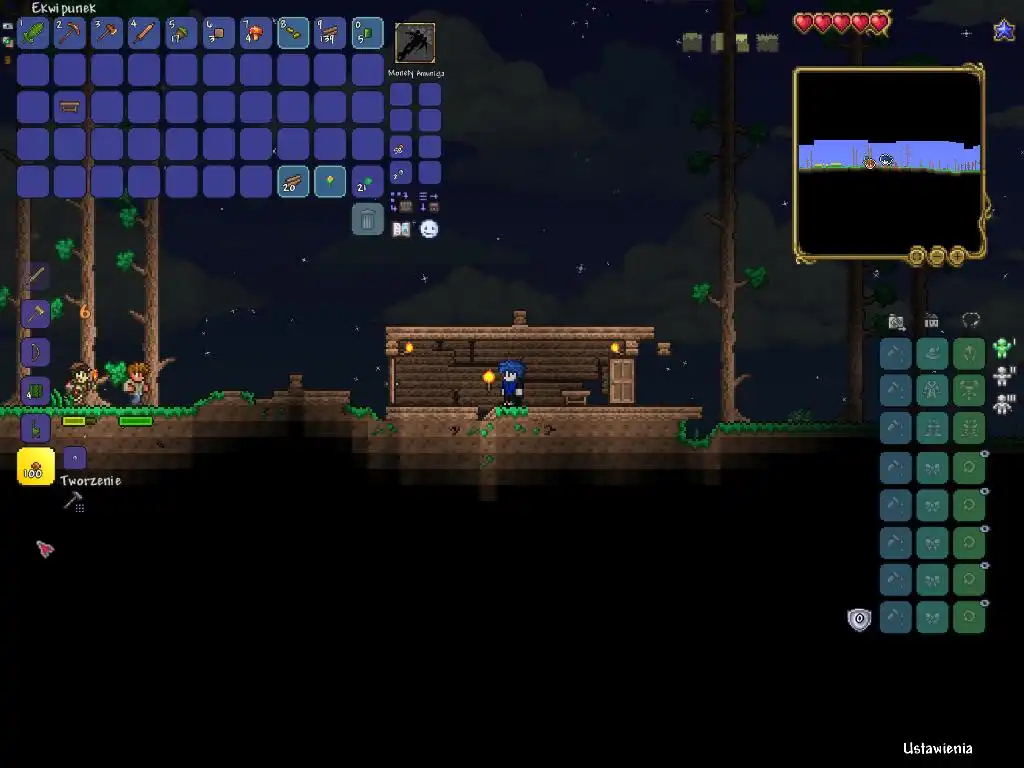Image resolution: width=1024 pixels, height=768 pixels.
Task: Craft the highlighted torch recipe
Action: click(36, 467)
